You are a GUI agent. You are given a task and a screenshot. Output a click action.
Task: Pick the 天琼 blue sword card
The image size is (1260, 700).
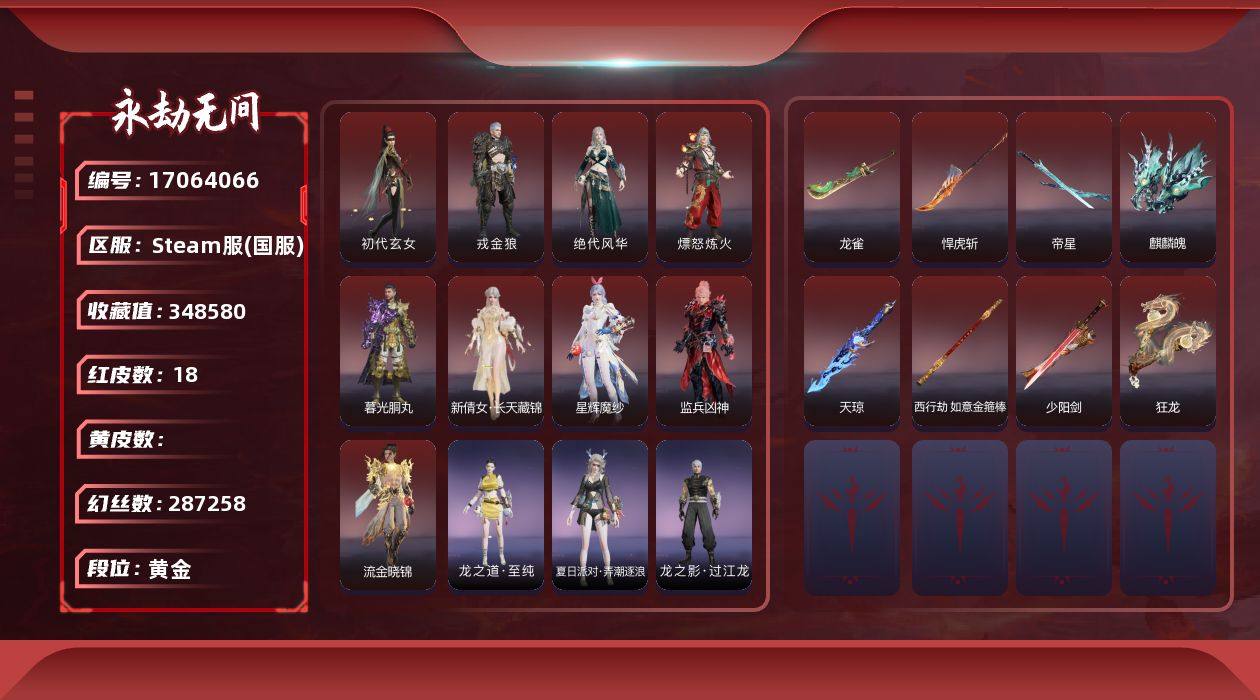[852, 350]
